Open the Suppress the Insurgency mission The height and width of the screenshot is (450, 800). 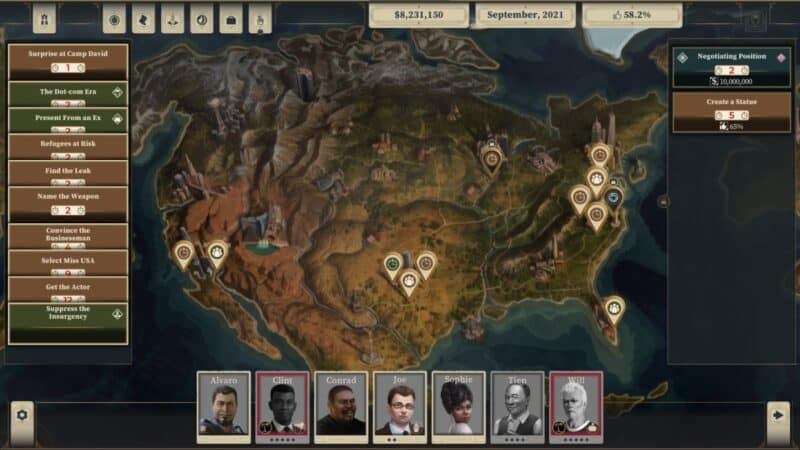point(68,322)
